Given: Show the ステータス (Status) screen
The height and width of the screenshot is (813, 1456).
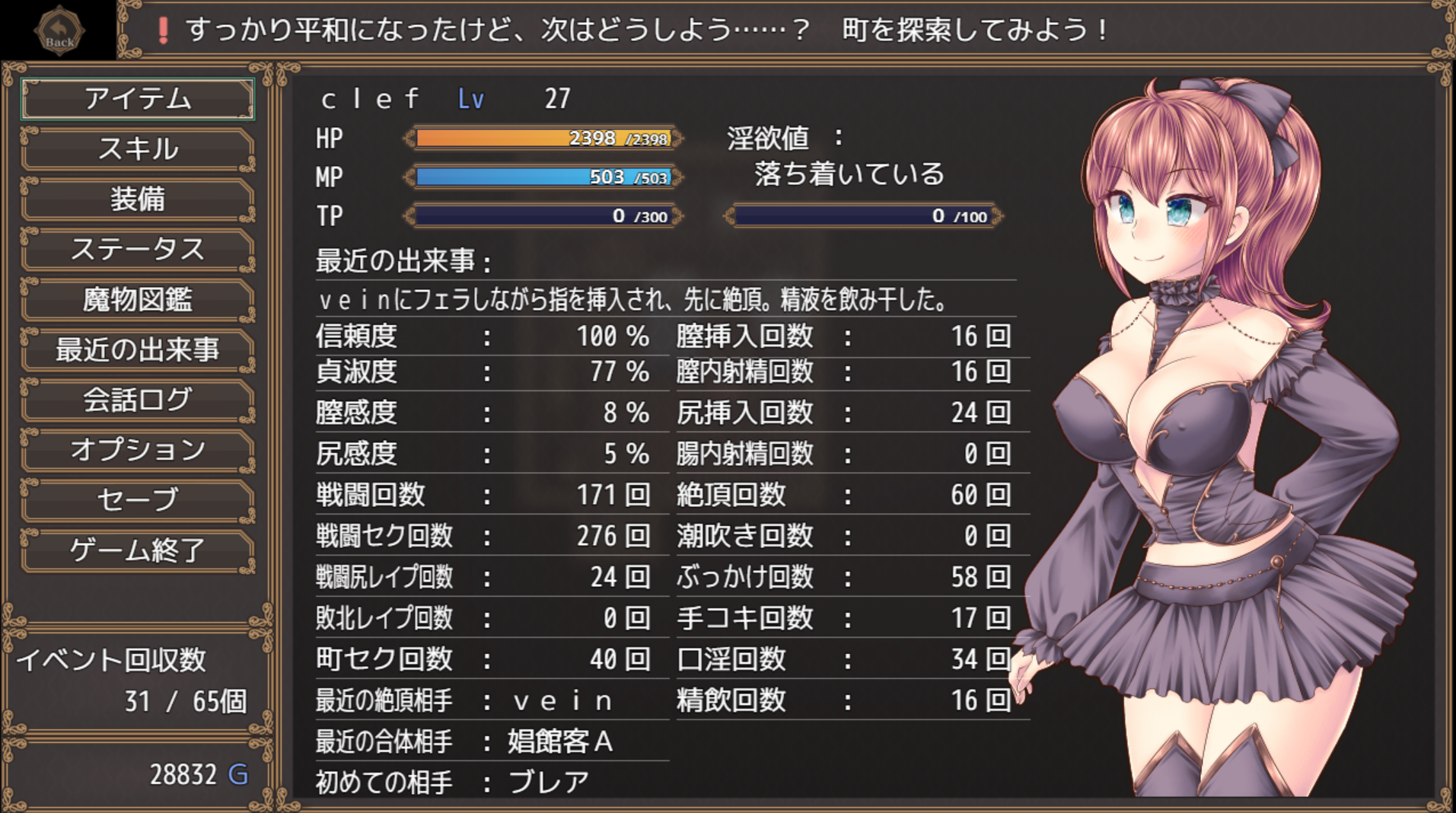Looking at the screenshot, I should click(138, 250).
